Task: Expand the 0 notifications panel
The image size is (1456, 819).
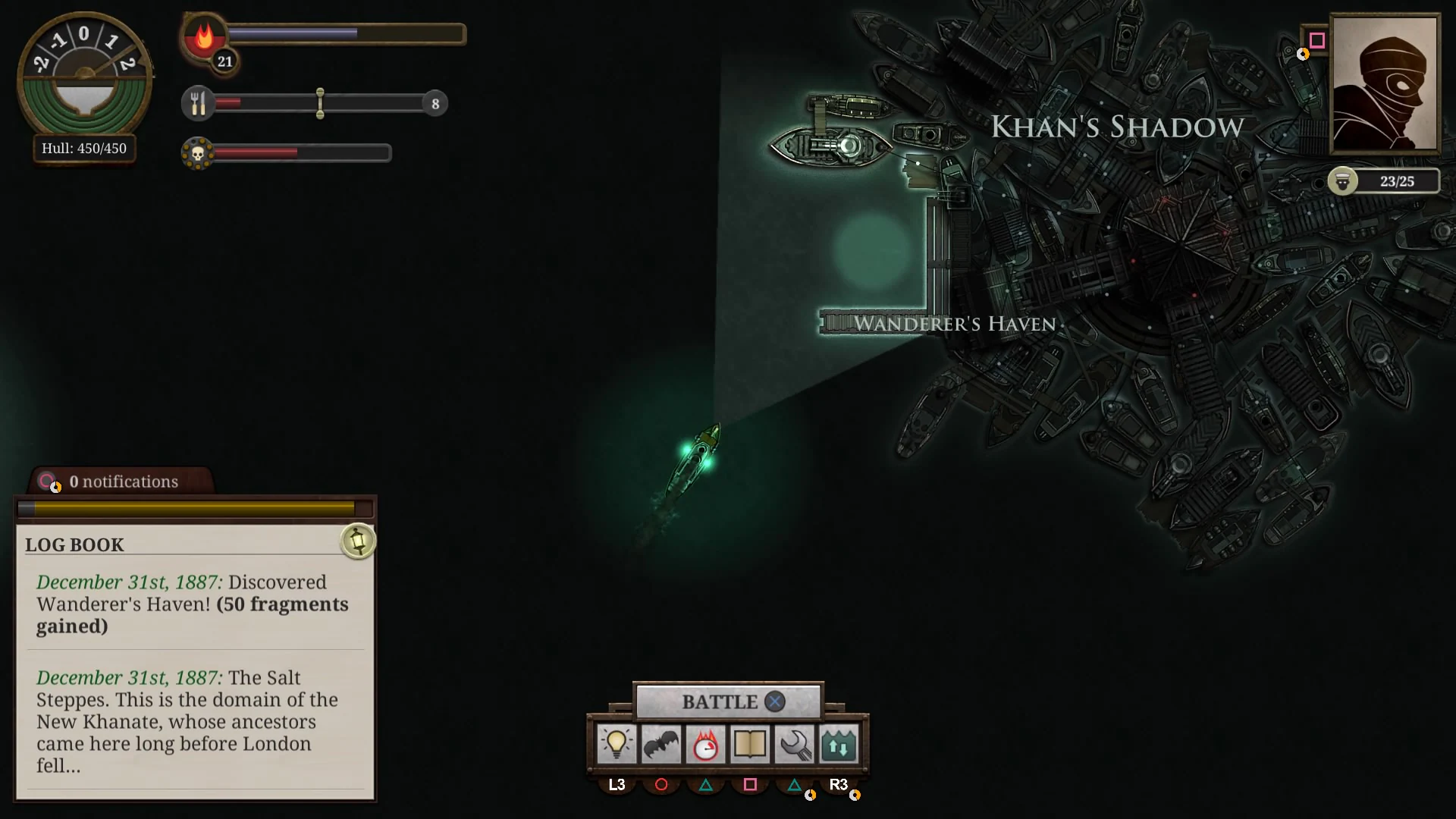Action: [x=123, y=481]
